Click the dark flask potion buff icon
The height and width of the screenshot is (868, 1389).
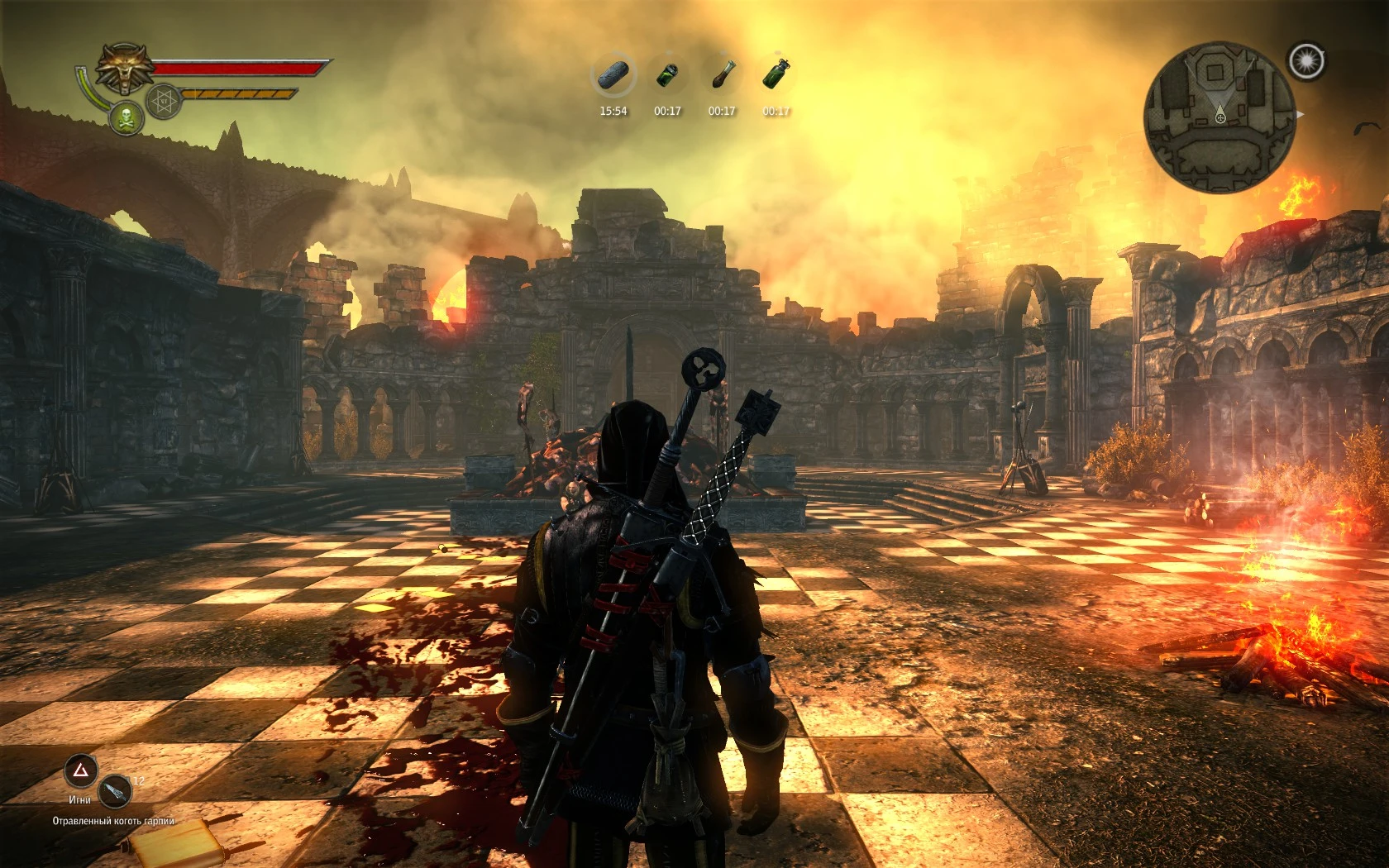pyautogui.click(x=722, y=74)
